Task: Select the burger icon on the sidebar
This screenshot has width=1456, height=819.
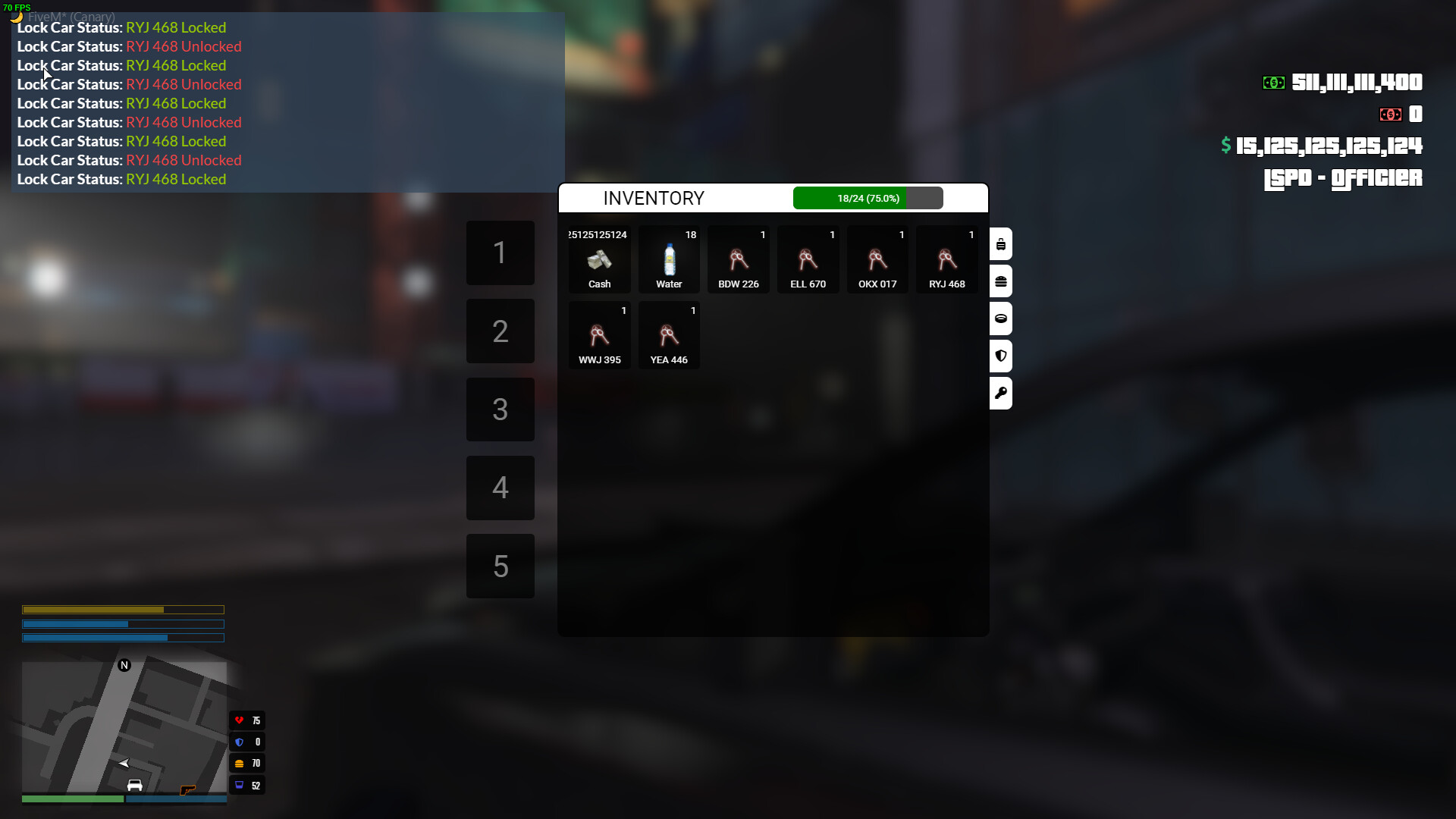Action: pos(1001,281)
